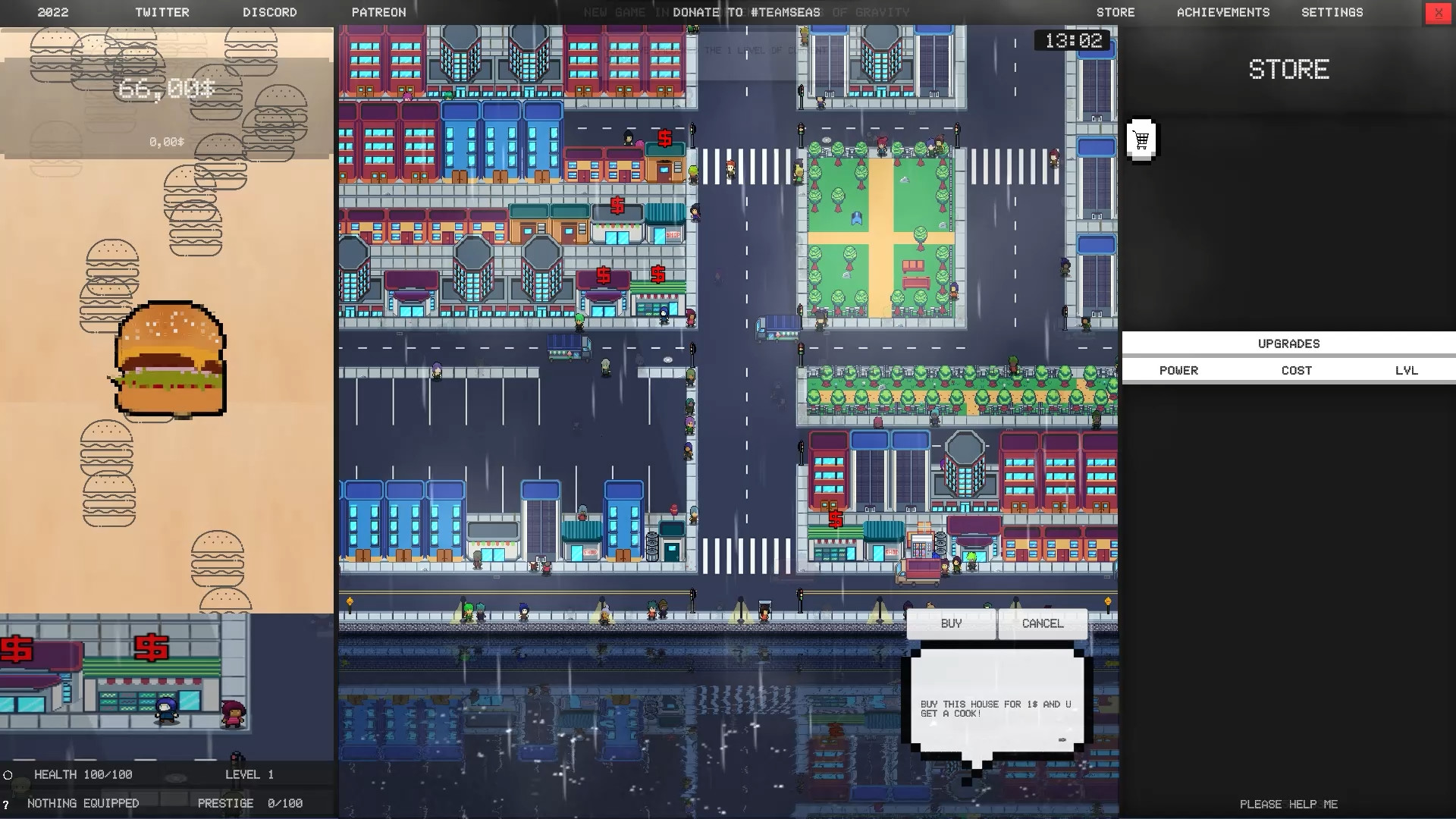Image resolution: width=1456 pixels, height=819 pixels.
Task: Toggle the Achievements panel
Action: [1222, 12]
